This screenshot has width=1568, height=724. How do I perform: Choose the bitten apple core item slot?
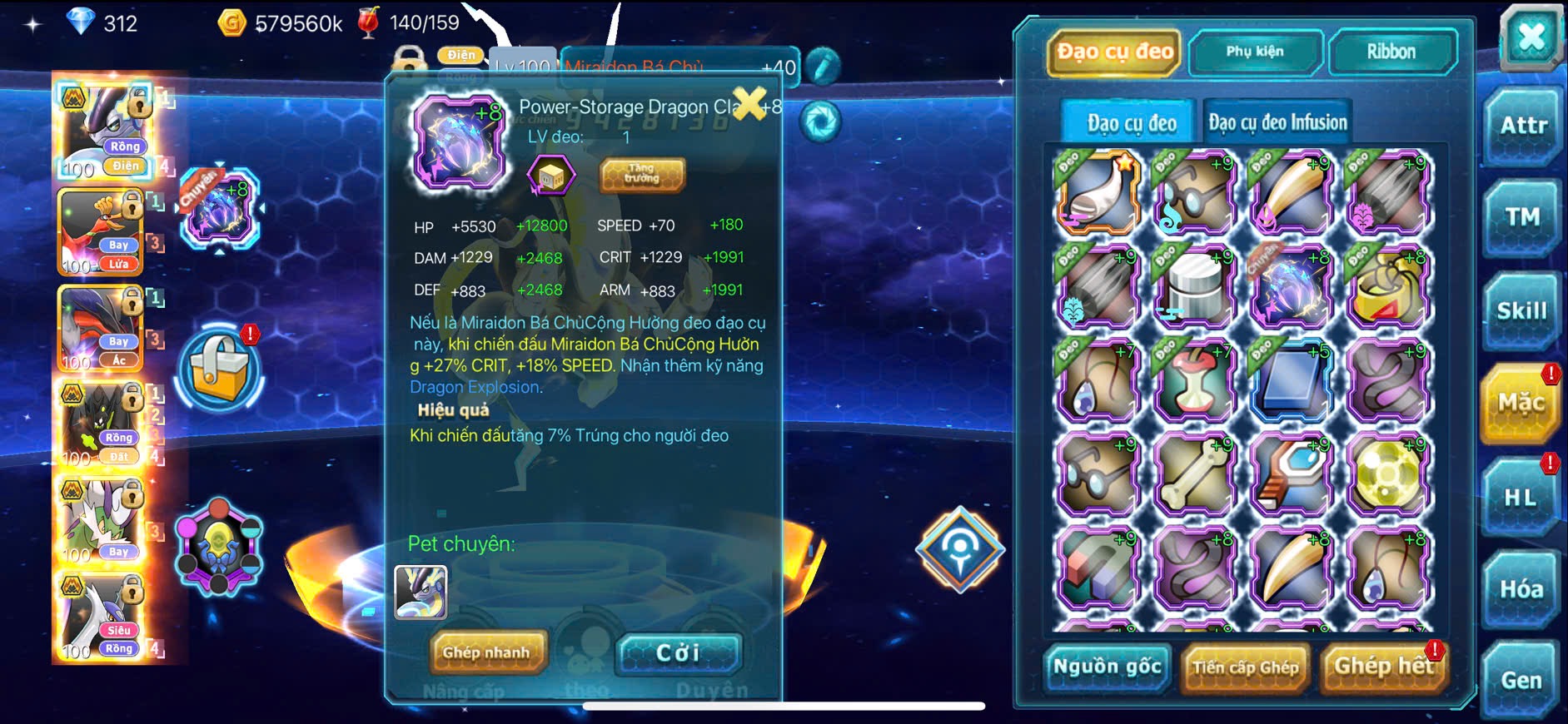1194,381
